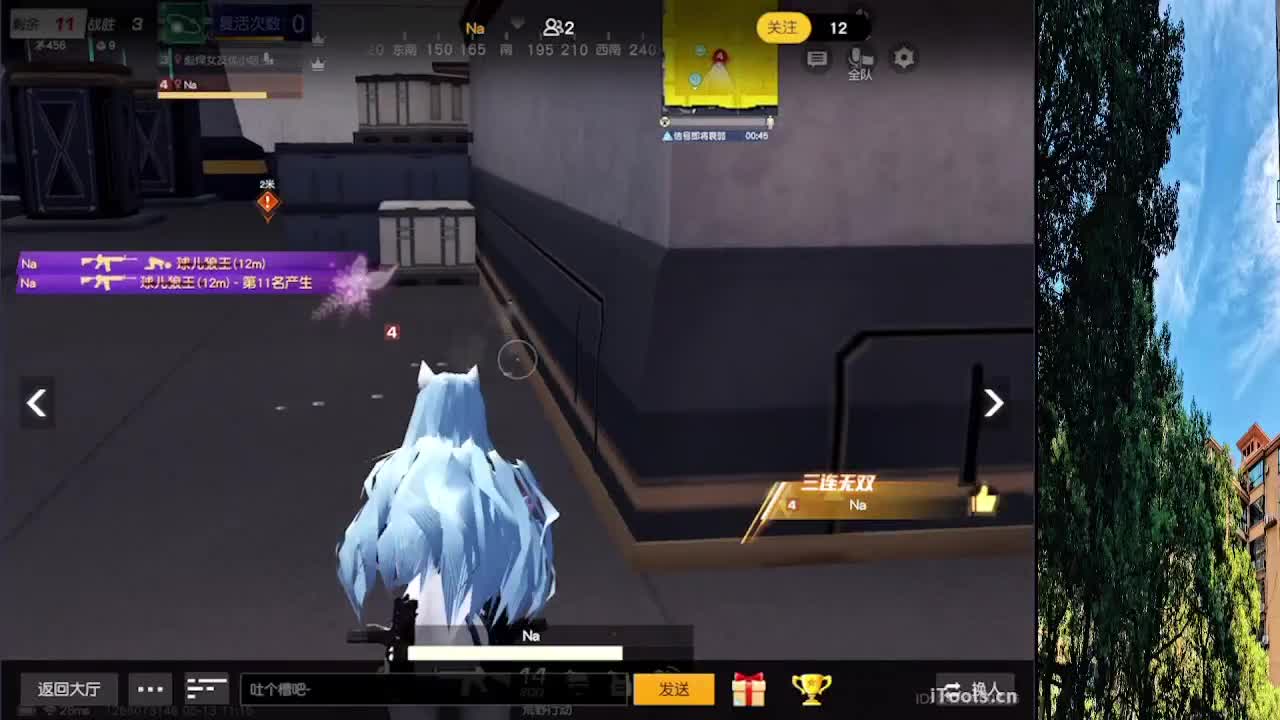Screen dimensions: 1280x720
Task: Expand more options with the ellipsis button
Action: pos(150,689)
